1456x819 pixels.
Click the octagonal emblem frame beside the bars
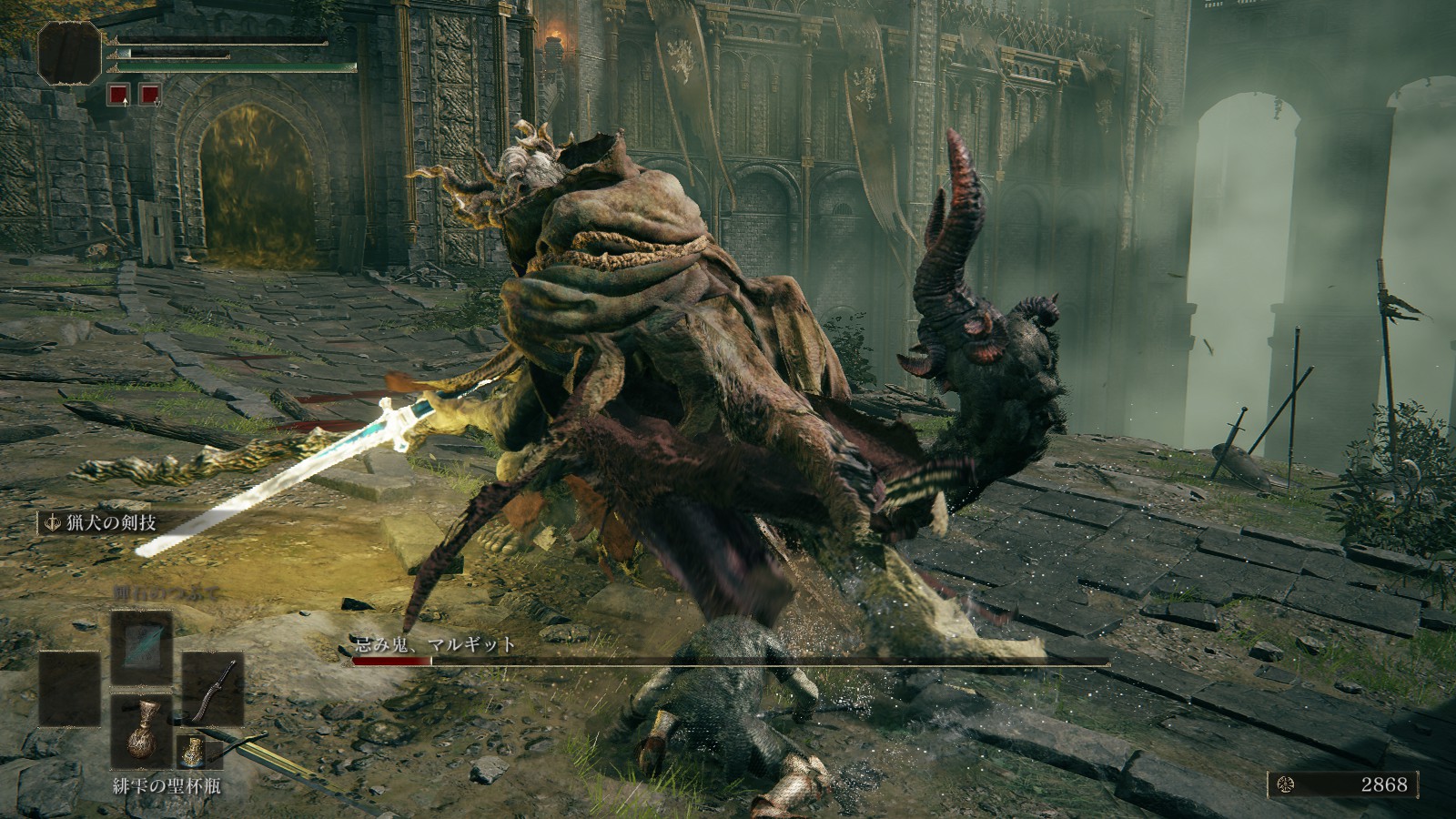(69, 52)
